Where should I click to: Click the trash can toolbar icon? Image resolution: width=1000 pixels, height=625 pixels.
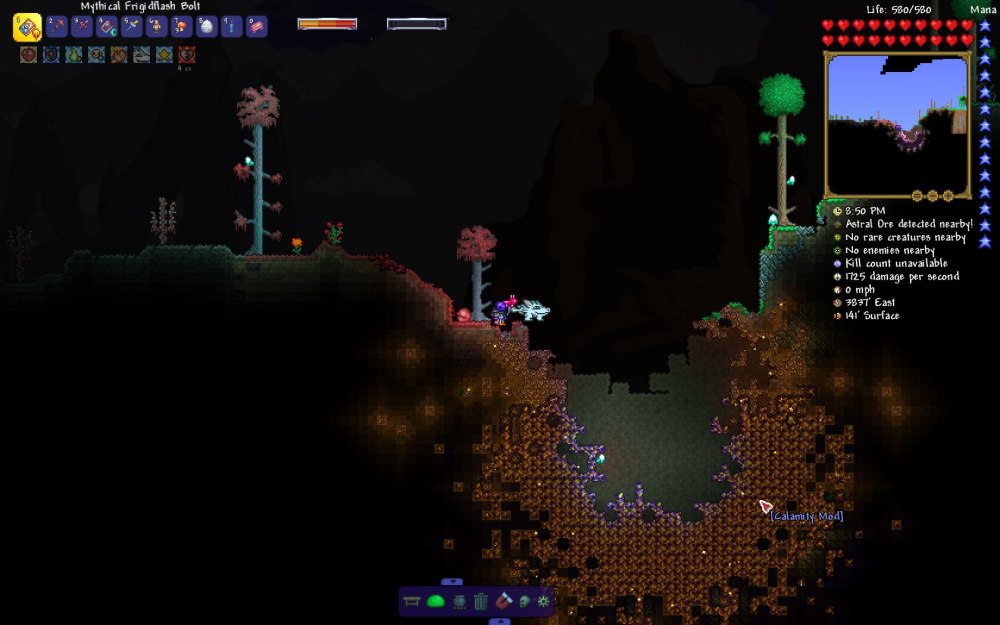[481, 601]
